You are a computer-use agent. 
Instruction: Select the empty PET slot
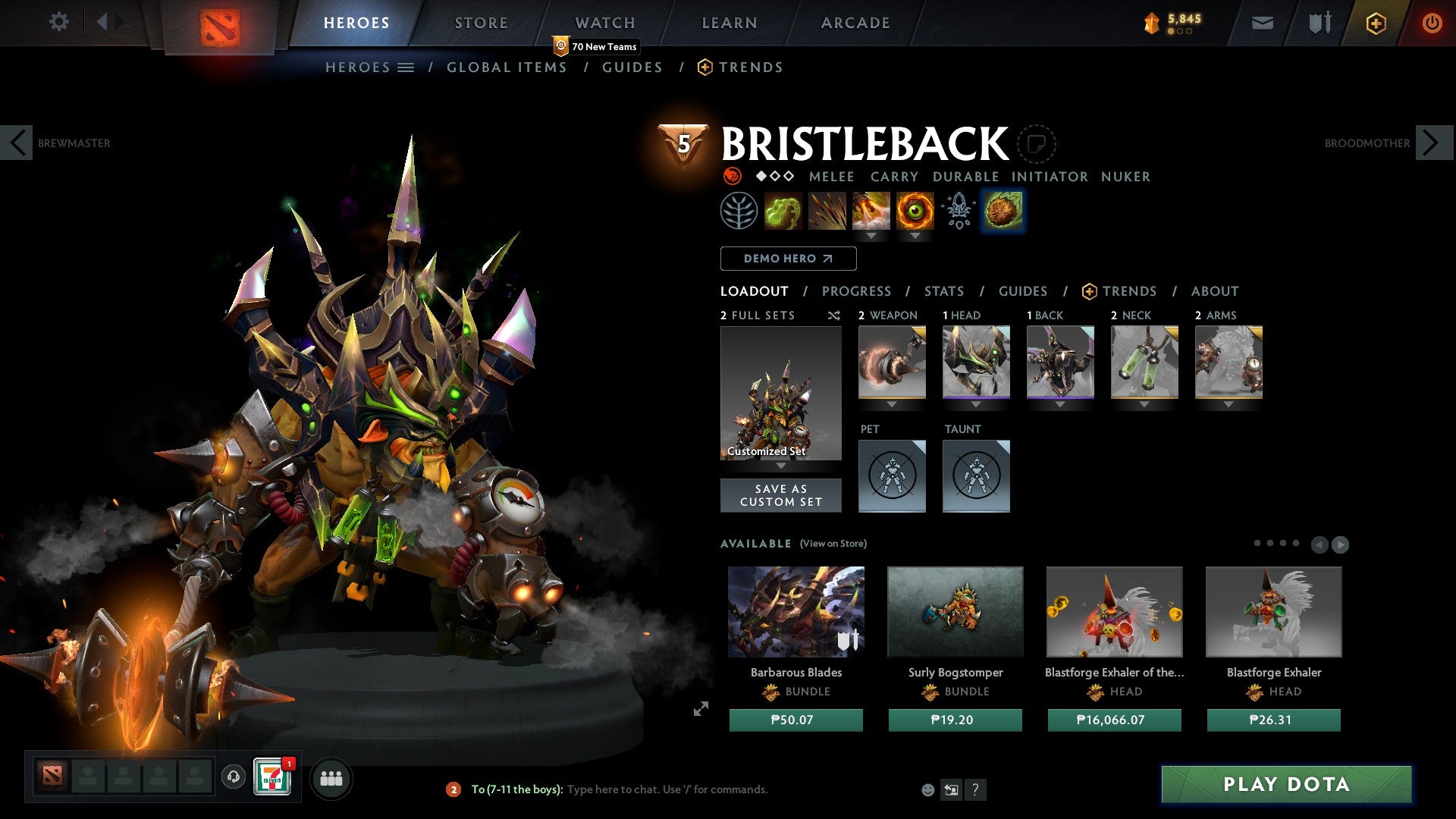coord(892,476)
